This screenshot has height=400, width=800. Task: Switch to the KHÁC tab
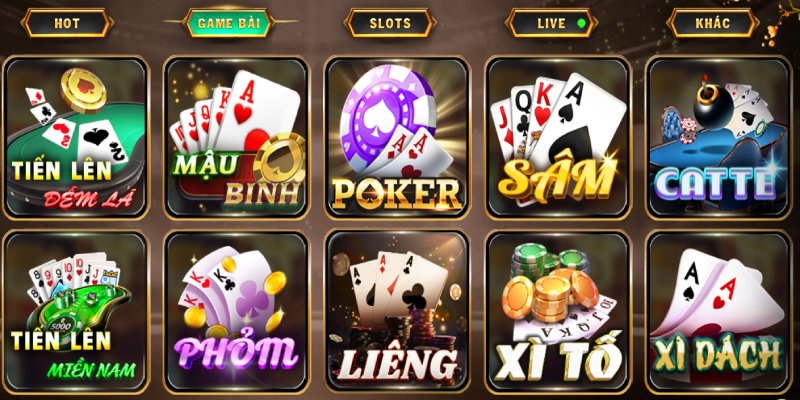711,23
